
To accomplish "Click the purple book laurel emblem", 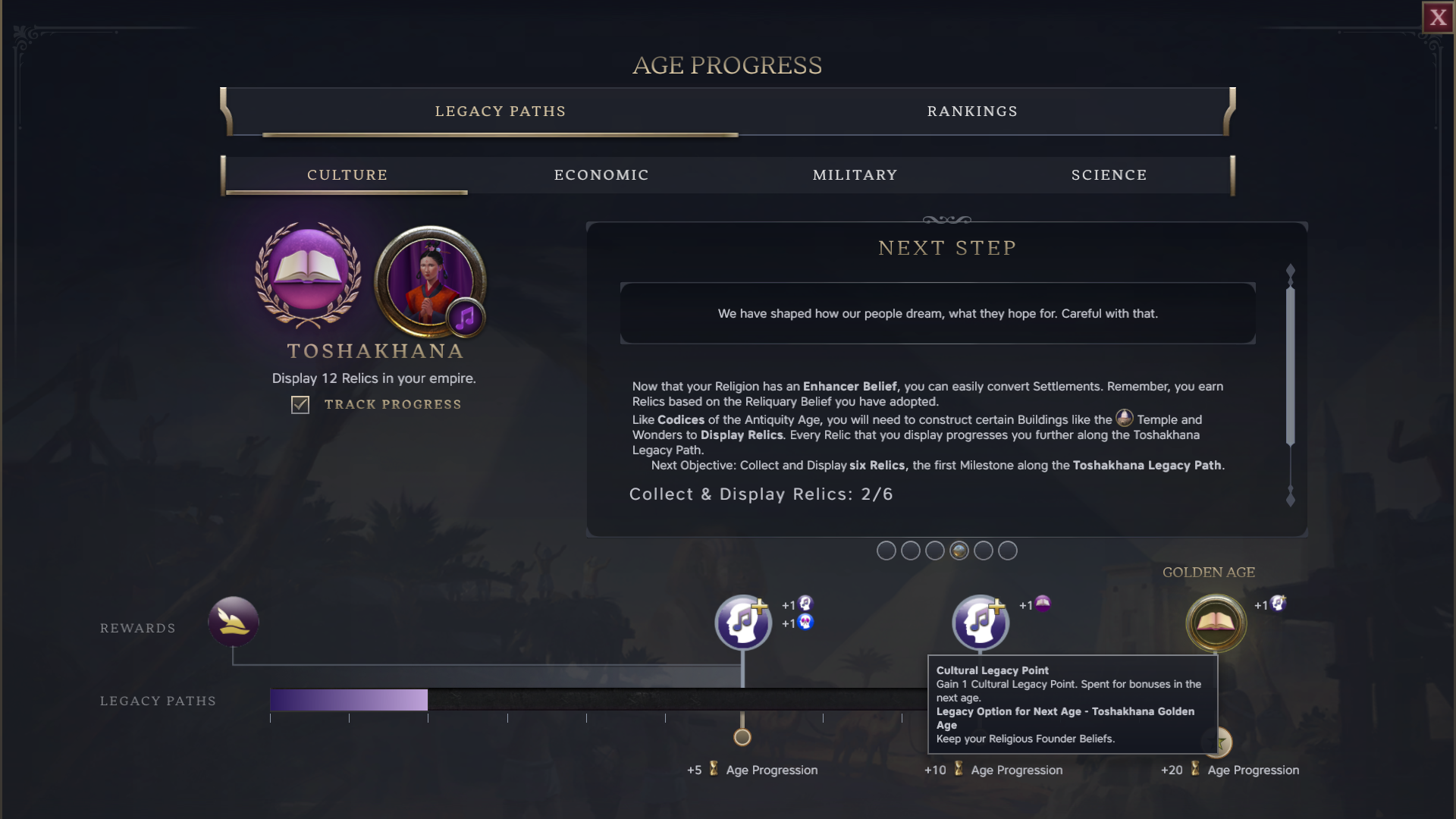I will (308, 275).
